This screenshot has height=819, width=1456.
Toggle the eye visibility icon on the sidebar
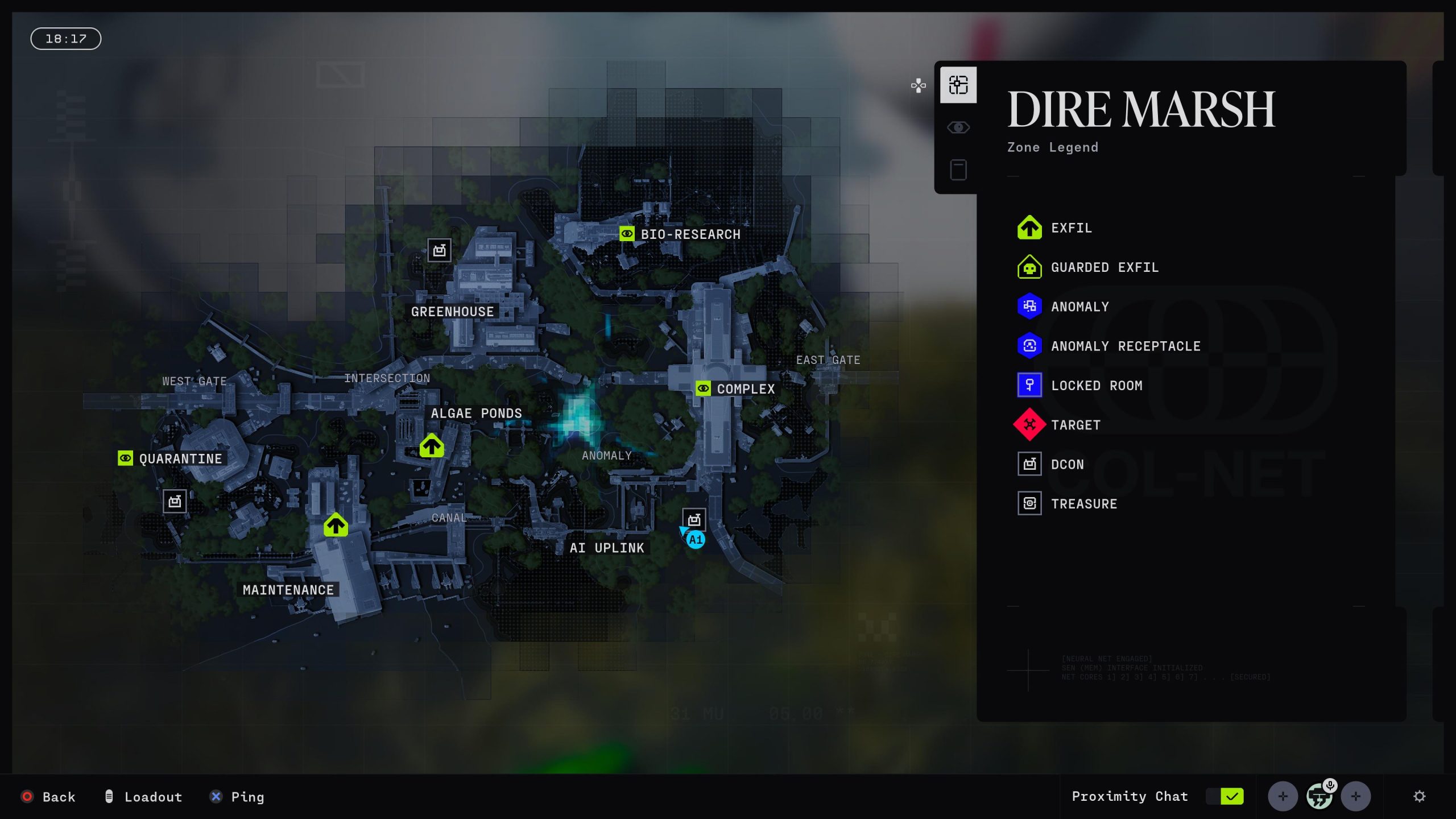(958, 127)
